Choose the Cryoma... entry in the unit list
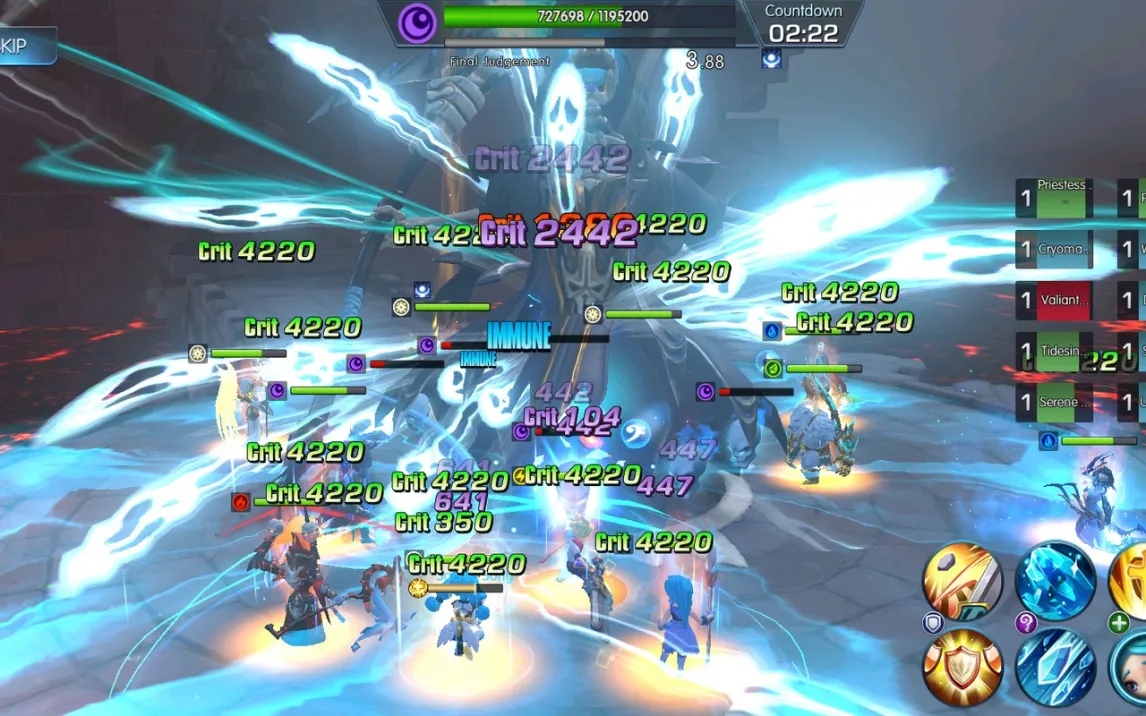Screen dimensions: 1146x716 coord(1054,249)
